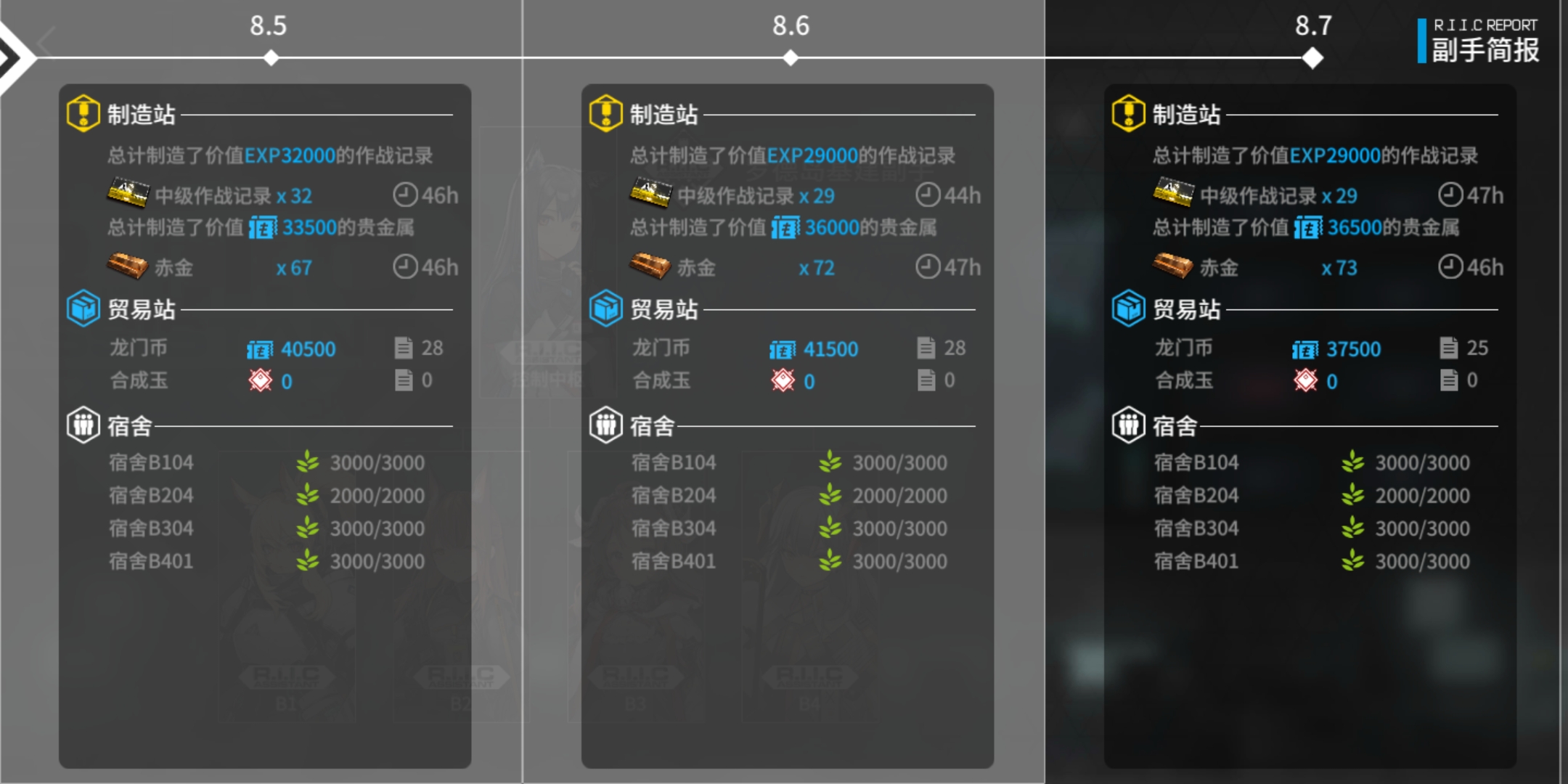Click the 制造站 factory icon on 8.5 panel
This screenshot has height=784, width=1568.
pyautogui.click(x=83, y=111)
